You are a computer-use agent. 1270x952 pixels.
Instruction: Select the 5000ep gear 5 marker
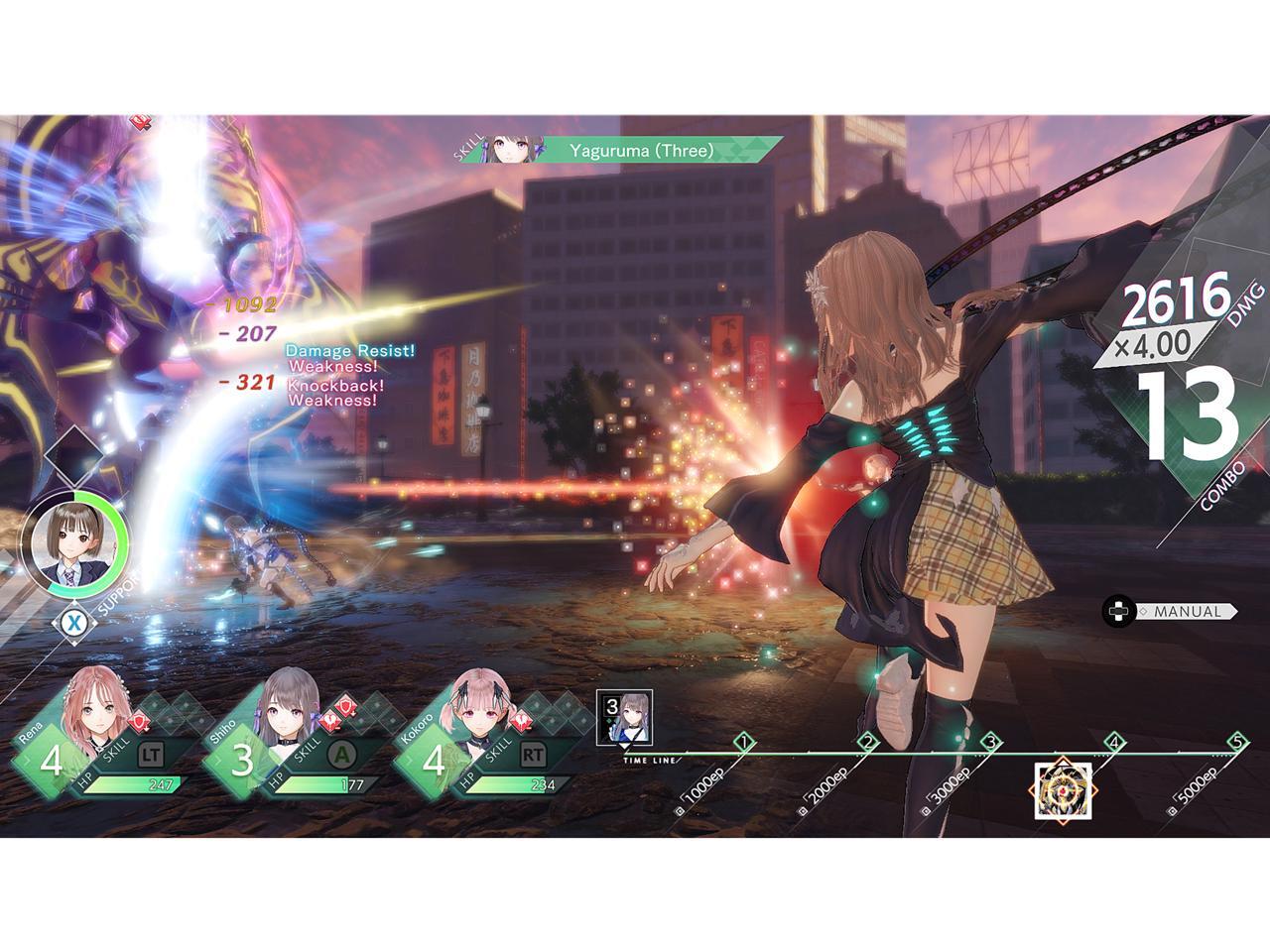click(1236, 742)
